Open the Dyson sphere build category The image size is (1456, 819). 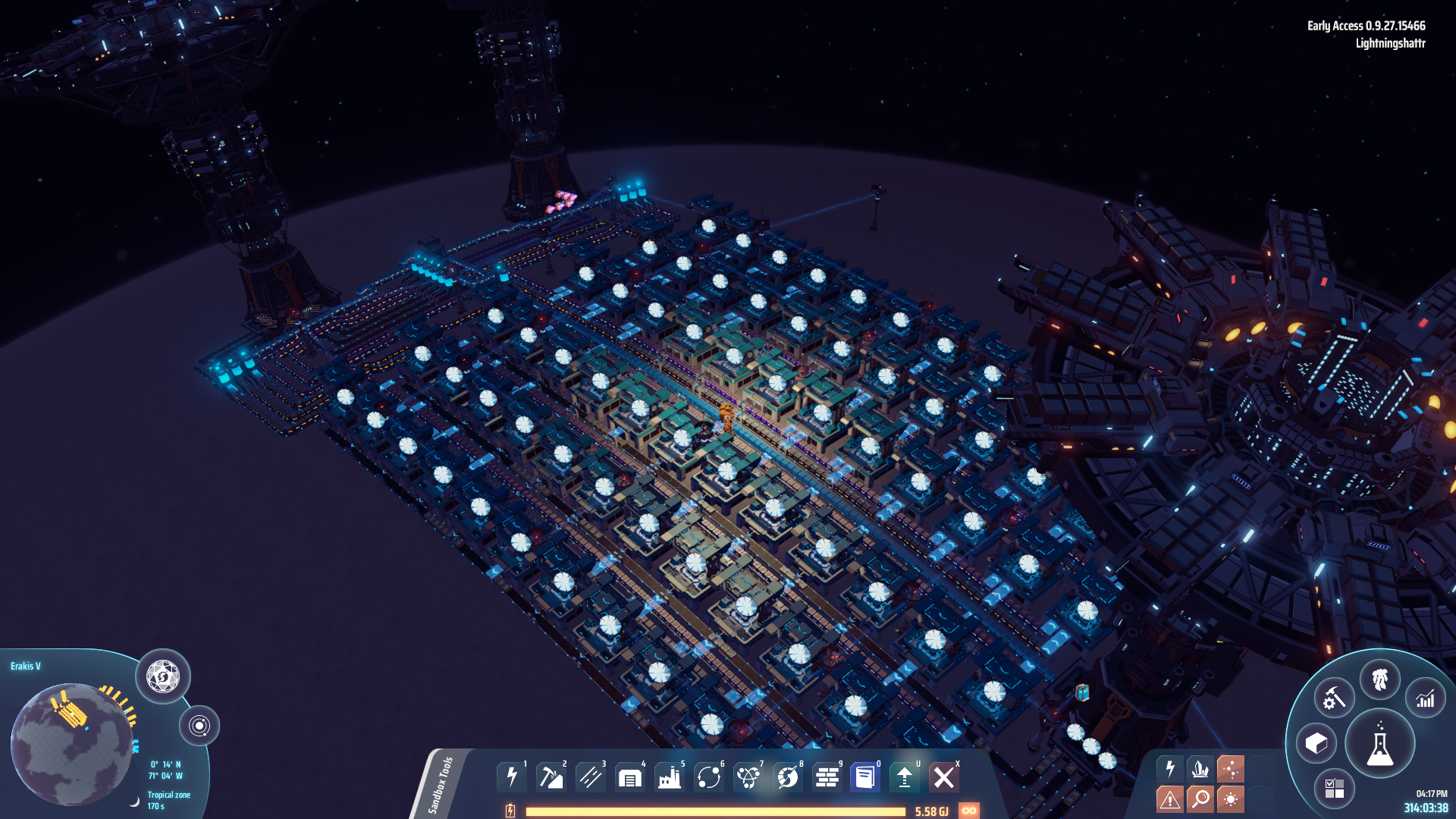[x=788, y=777]
